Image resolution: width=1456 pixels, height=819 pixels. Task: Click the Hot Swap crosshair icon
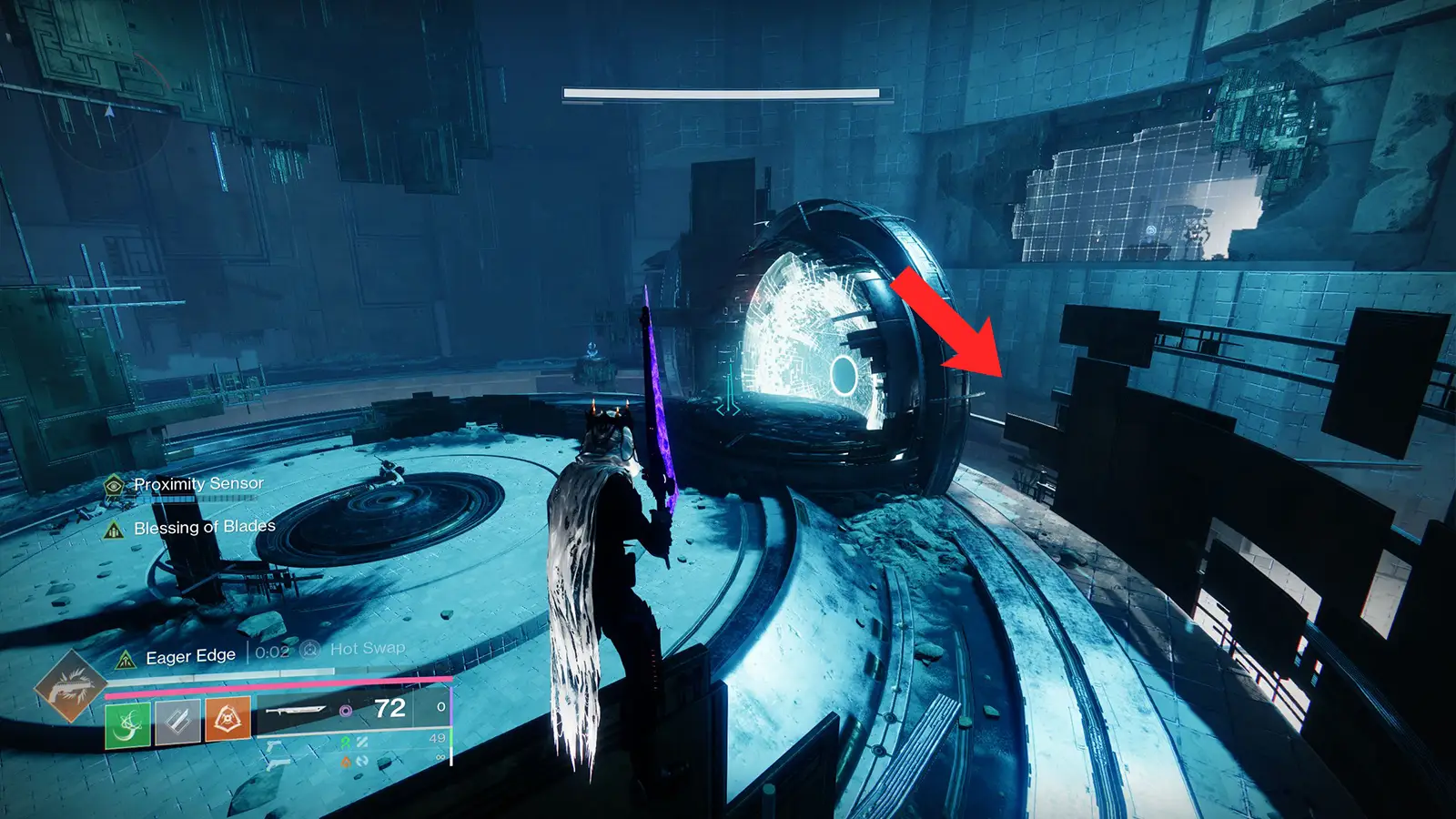pos(309,648)
